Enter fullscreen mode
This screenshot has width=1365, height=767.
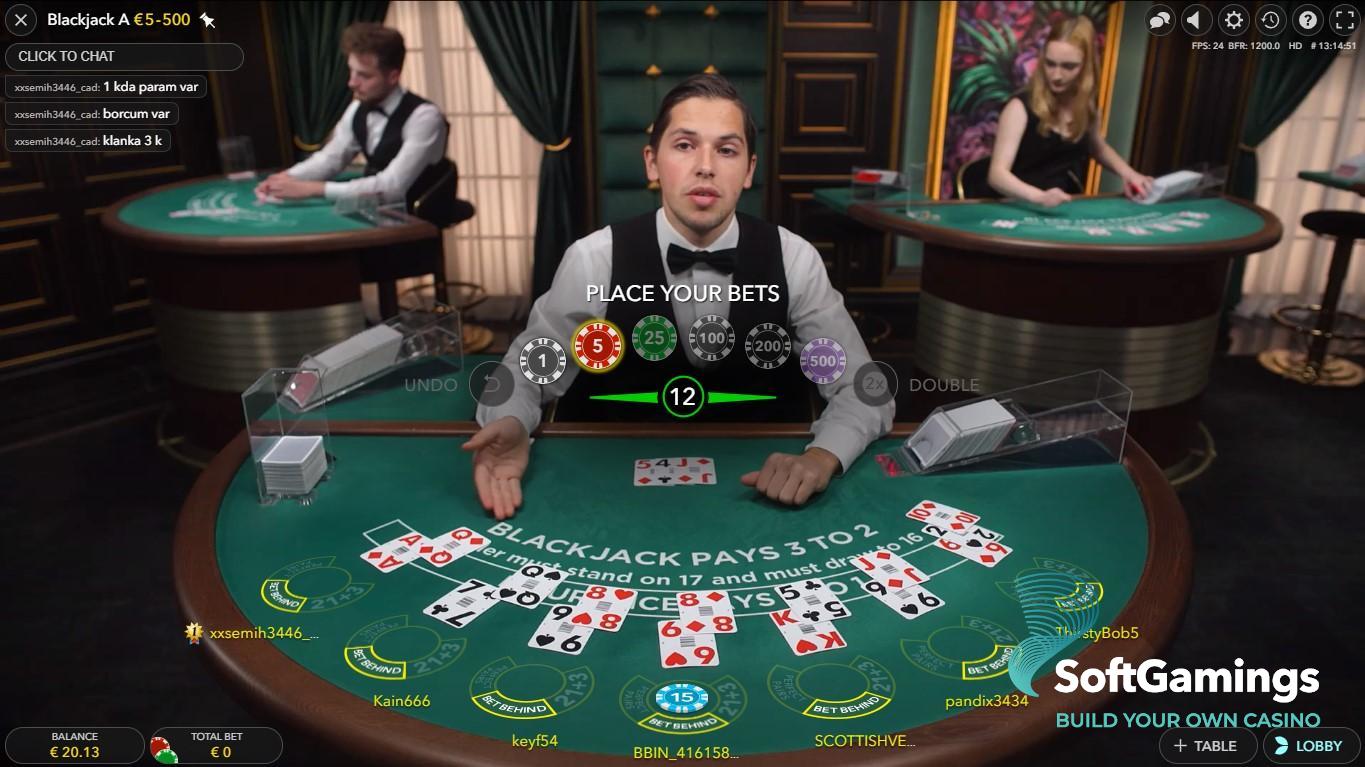1344,20
